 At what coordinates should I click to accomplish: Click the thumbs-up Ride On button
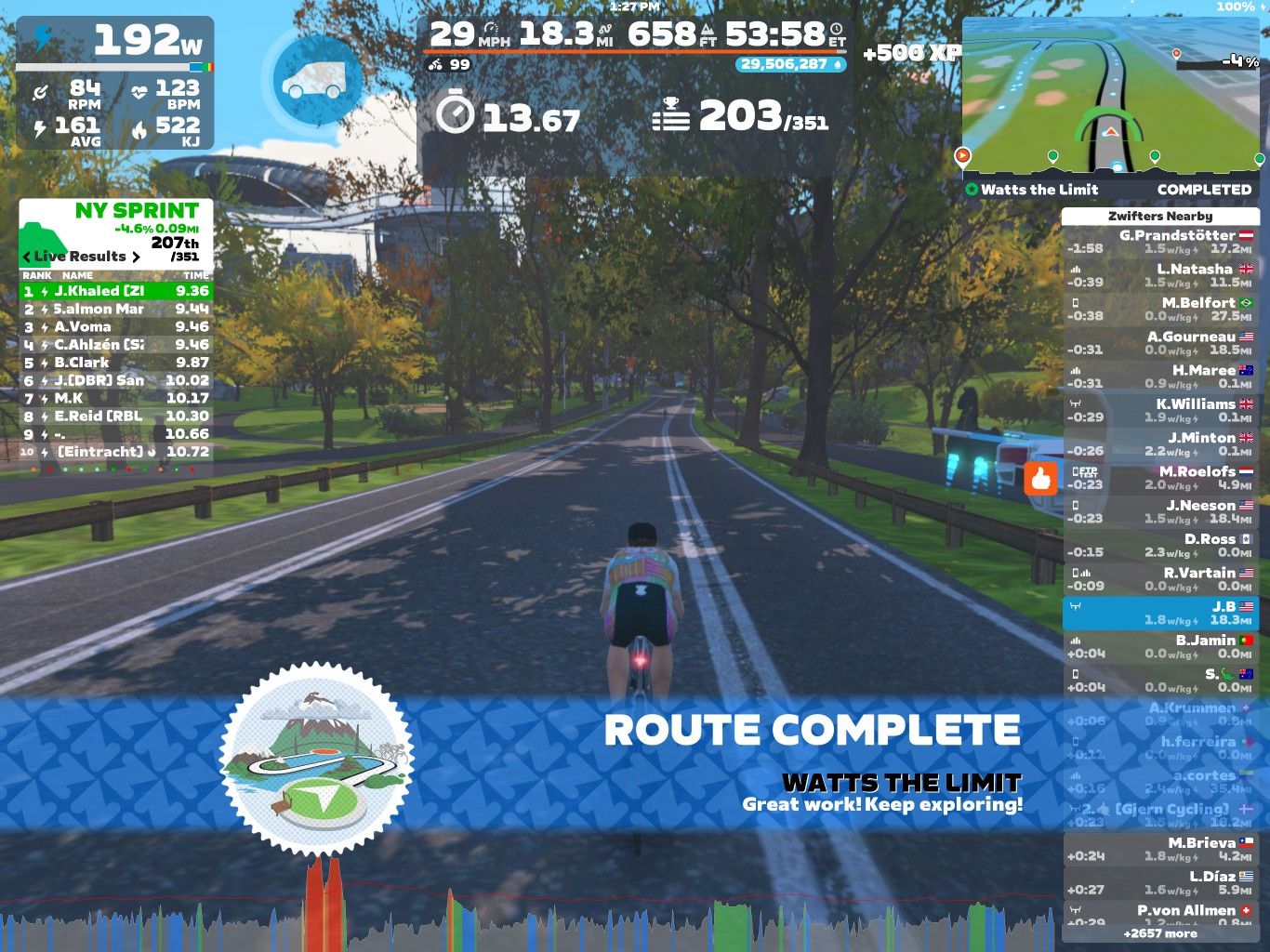coord(1041,478)
